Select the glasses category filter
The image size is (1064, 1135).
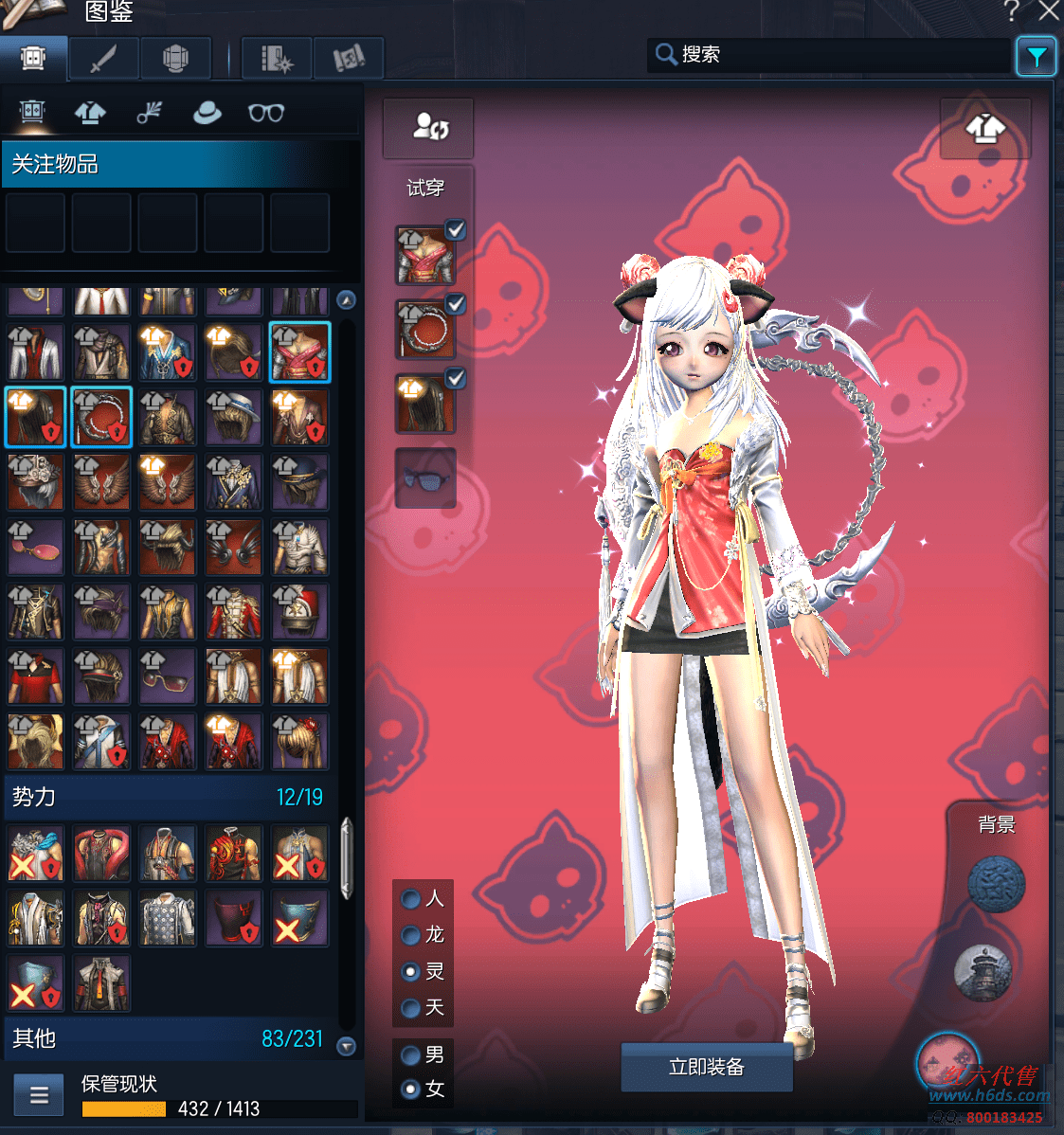pos(266,113)
